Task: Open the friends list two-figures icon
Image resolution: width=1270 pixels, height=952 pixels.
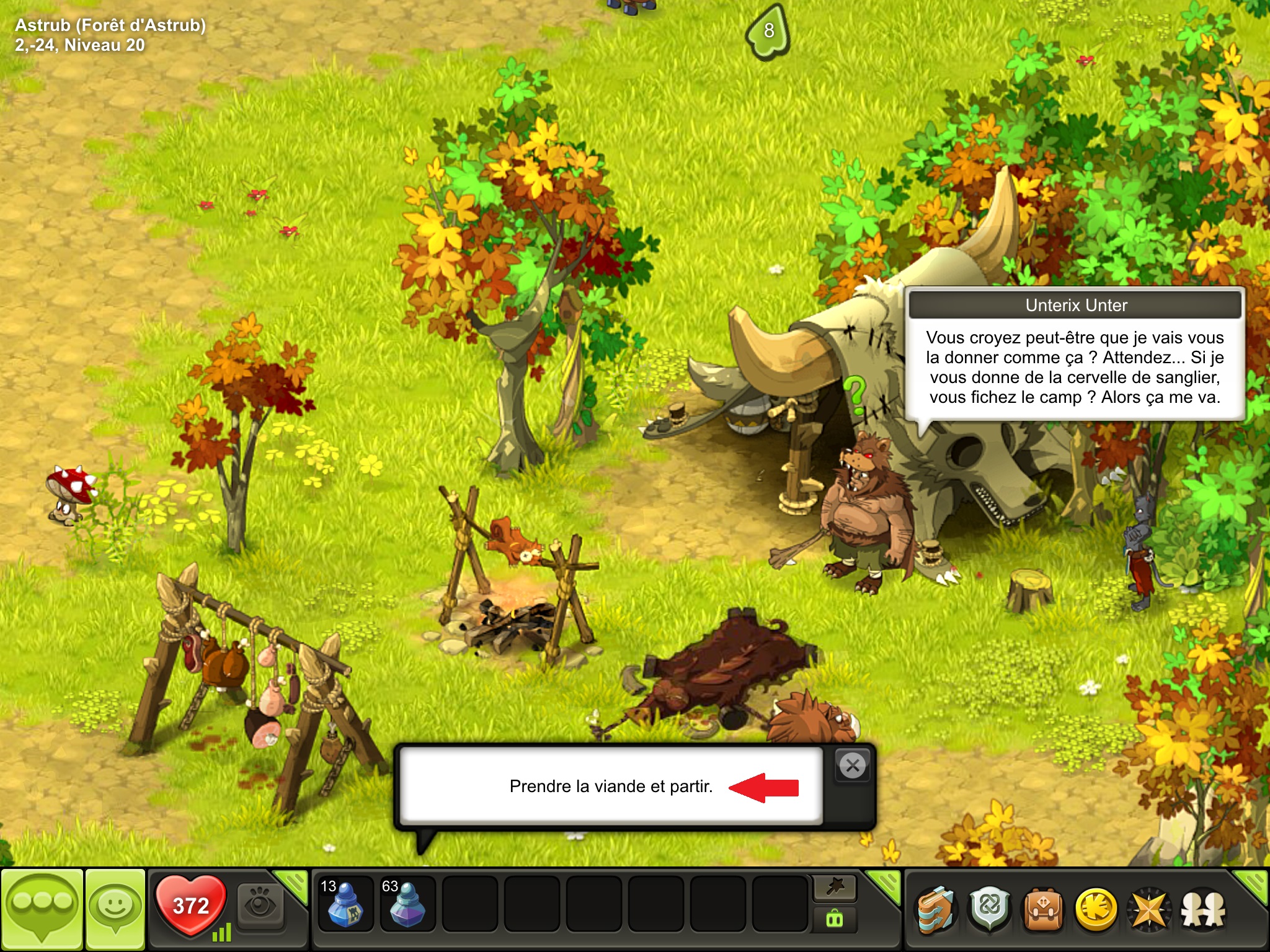Action: tap(1202, 910)
